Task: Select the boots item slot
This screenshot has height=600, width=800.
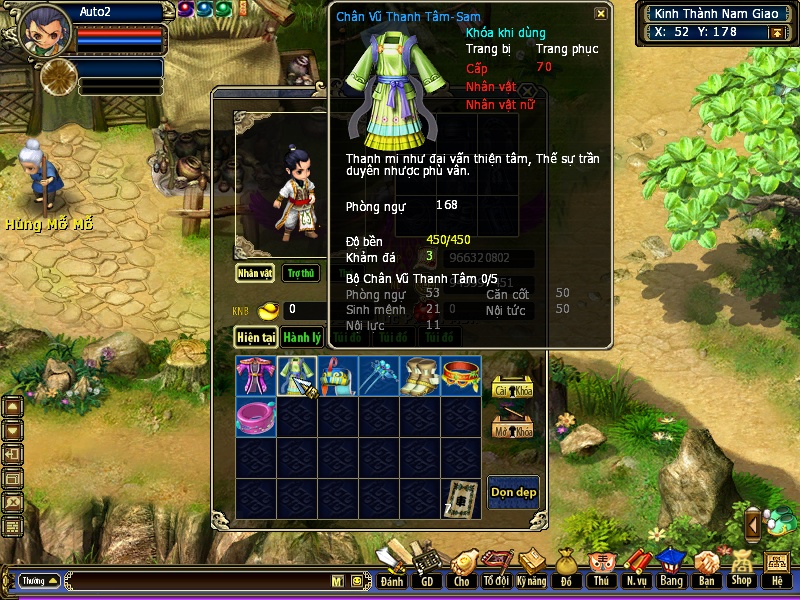Action: [420, 375]
